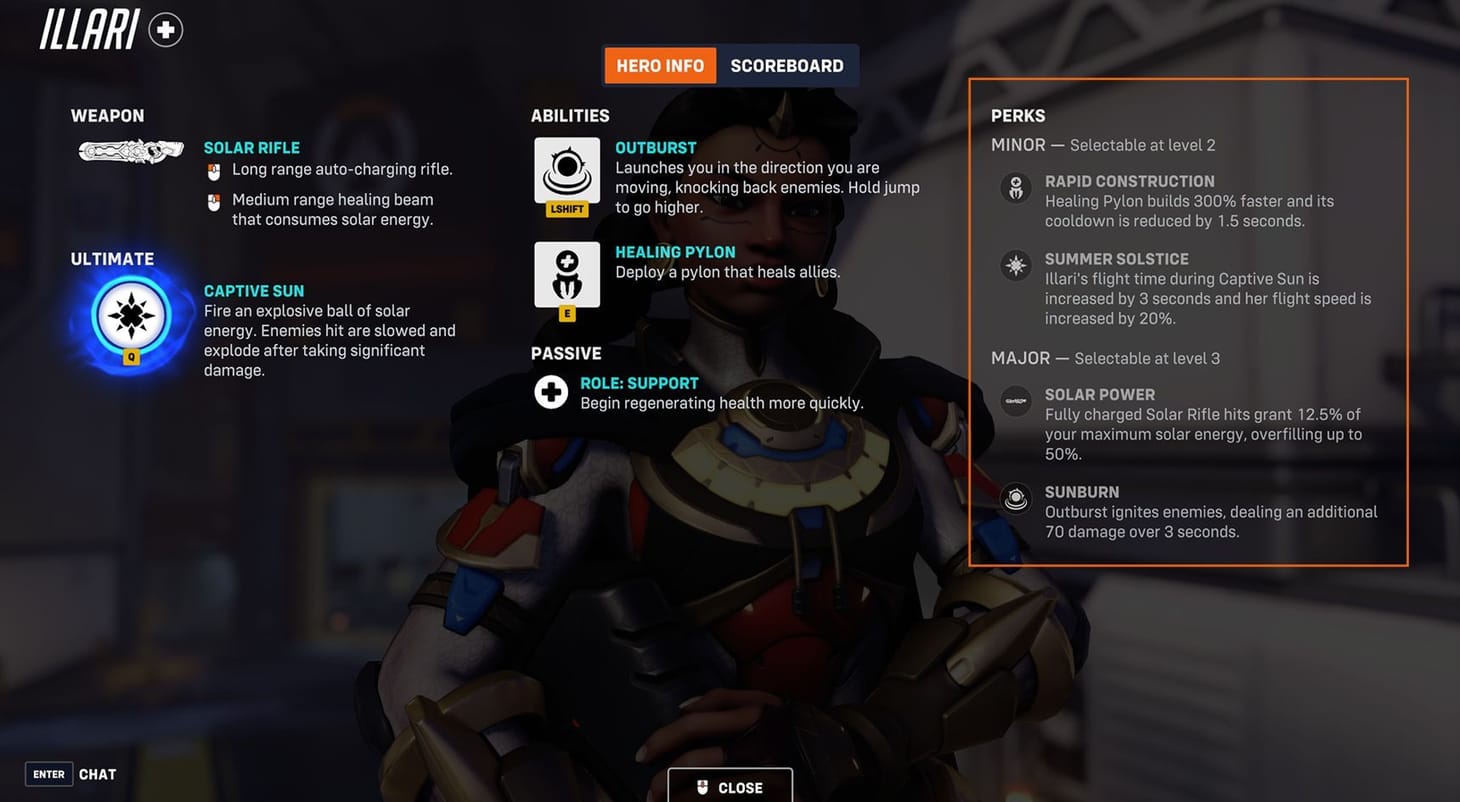Click the ENTER key indicator near Chat
This screenshot has height=802, width=1460.
pyautogui.click(x=48, y=774)
